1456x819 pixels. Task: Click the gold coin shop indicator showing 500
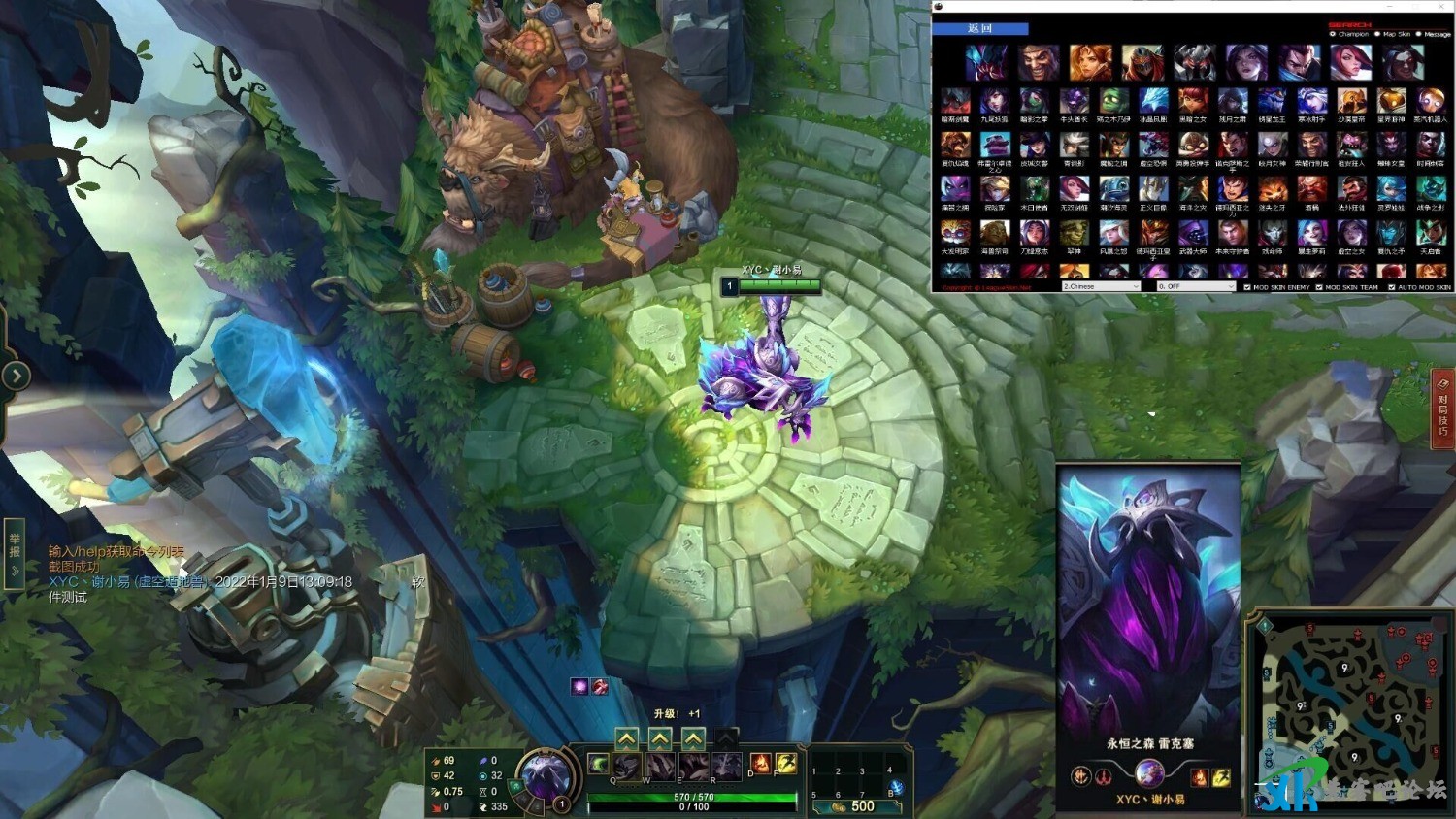point(860,805)
